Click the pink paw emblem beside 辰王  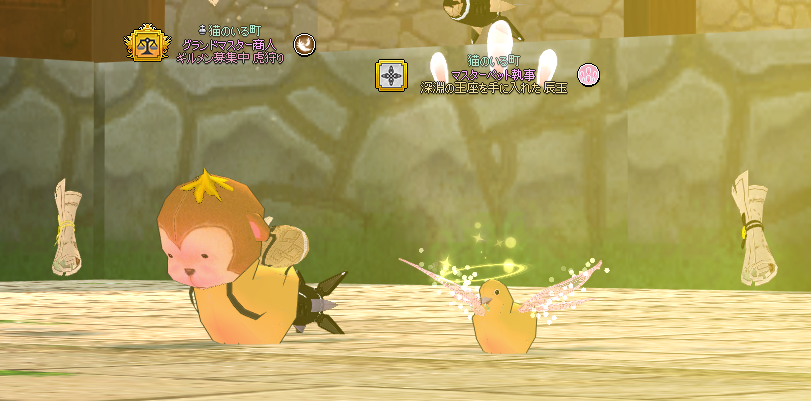pos(589,74)
